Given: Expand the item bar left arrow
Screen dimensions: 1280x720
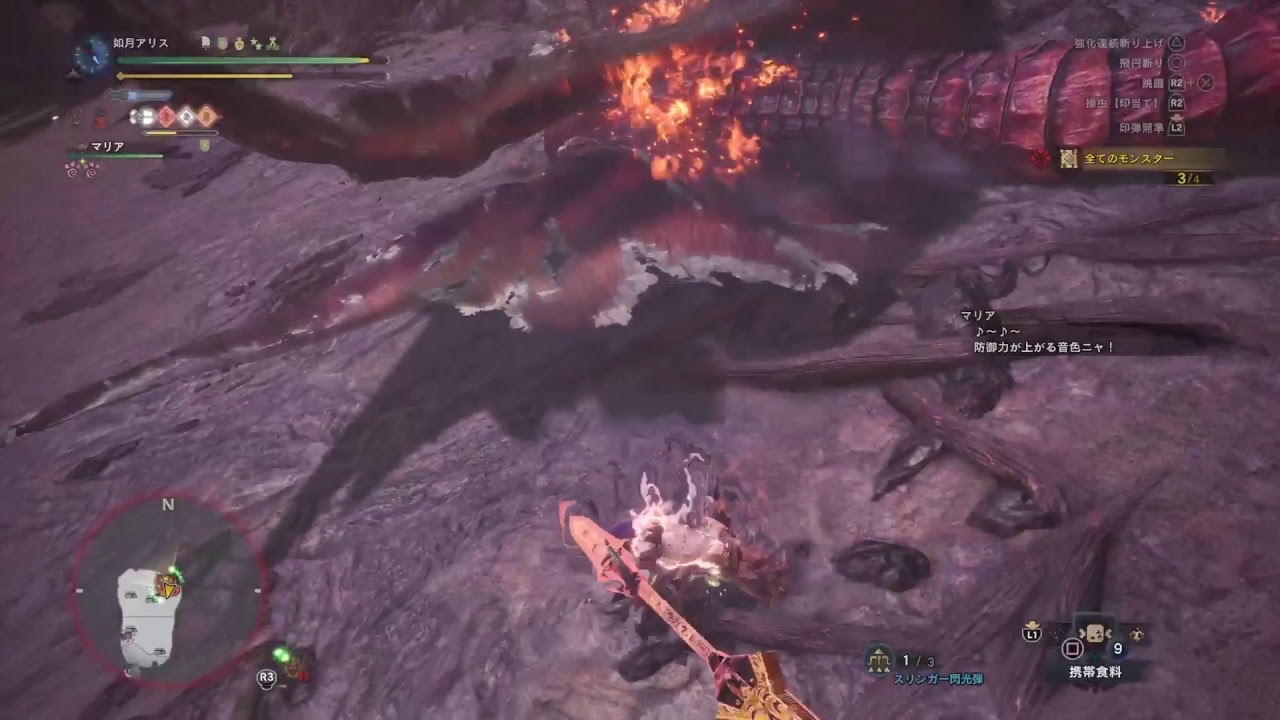Looking at the screenshot, I should click(x=1081, y=633).
